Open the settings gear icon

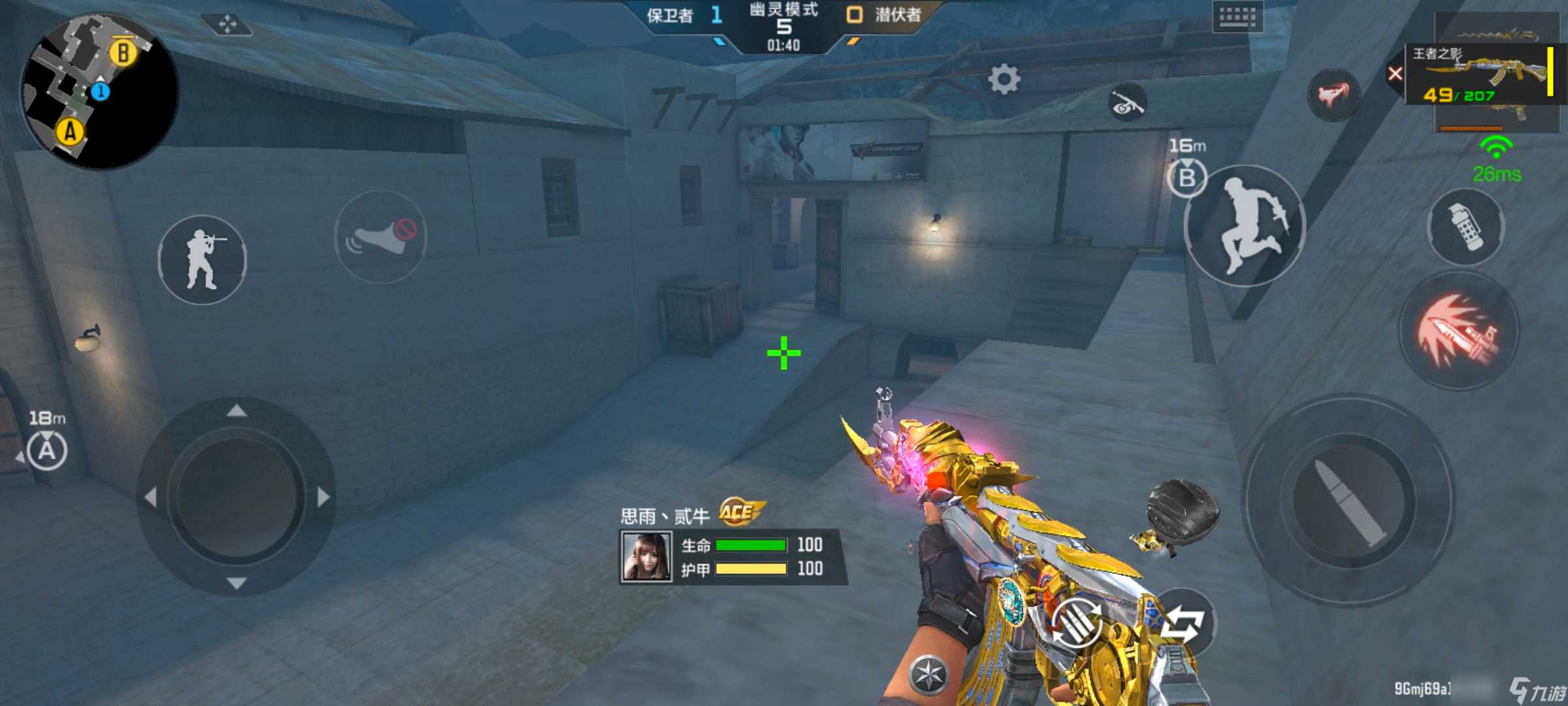pos(1004,80)
